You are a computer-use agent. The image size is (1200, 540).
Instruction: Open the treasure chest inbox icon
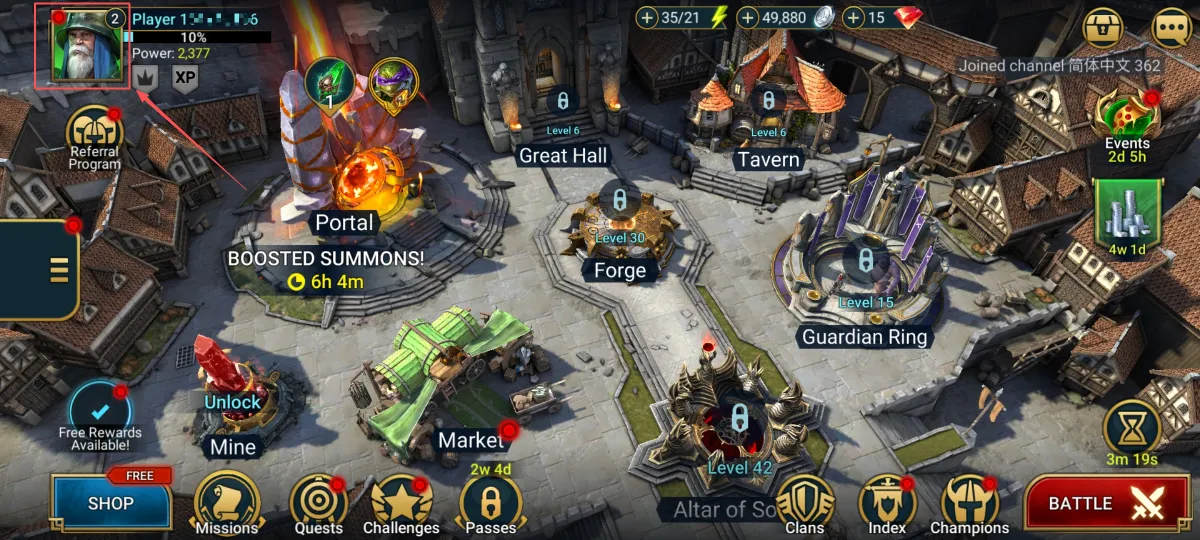point(1105,27)
